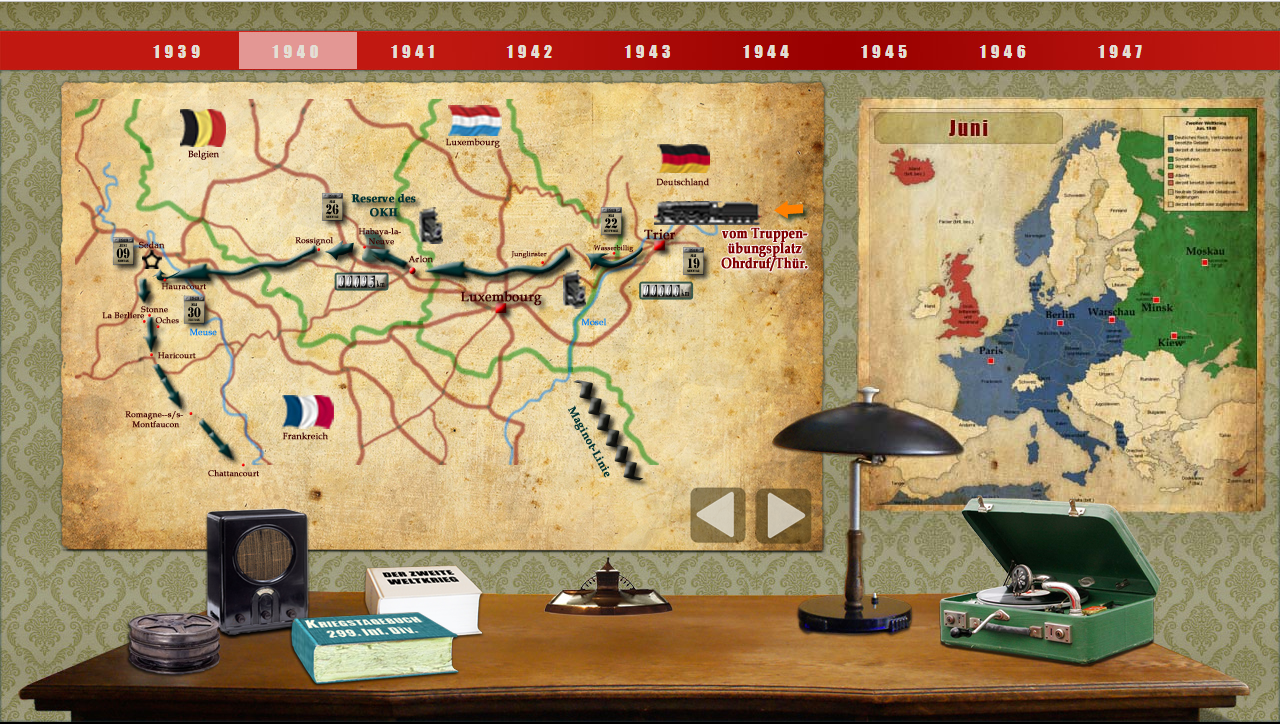Open the calendar marker for day 22
This screenshot has height=724, width=1280.
coord(612,222)
